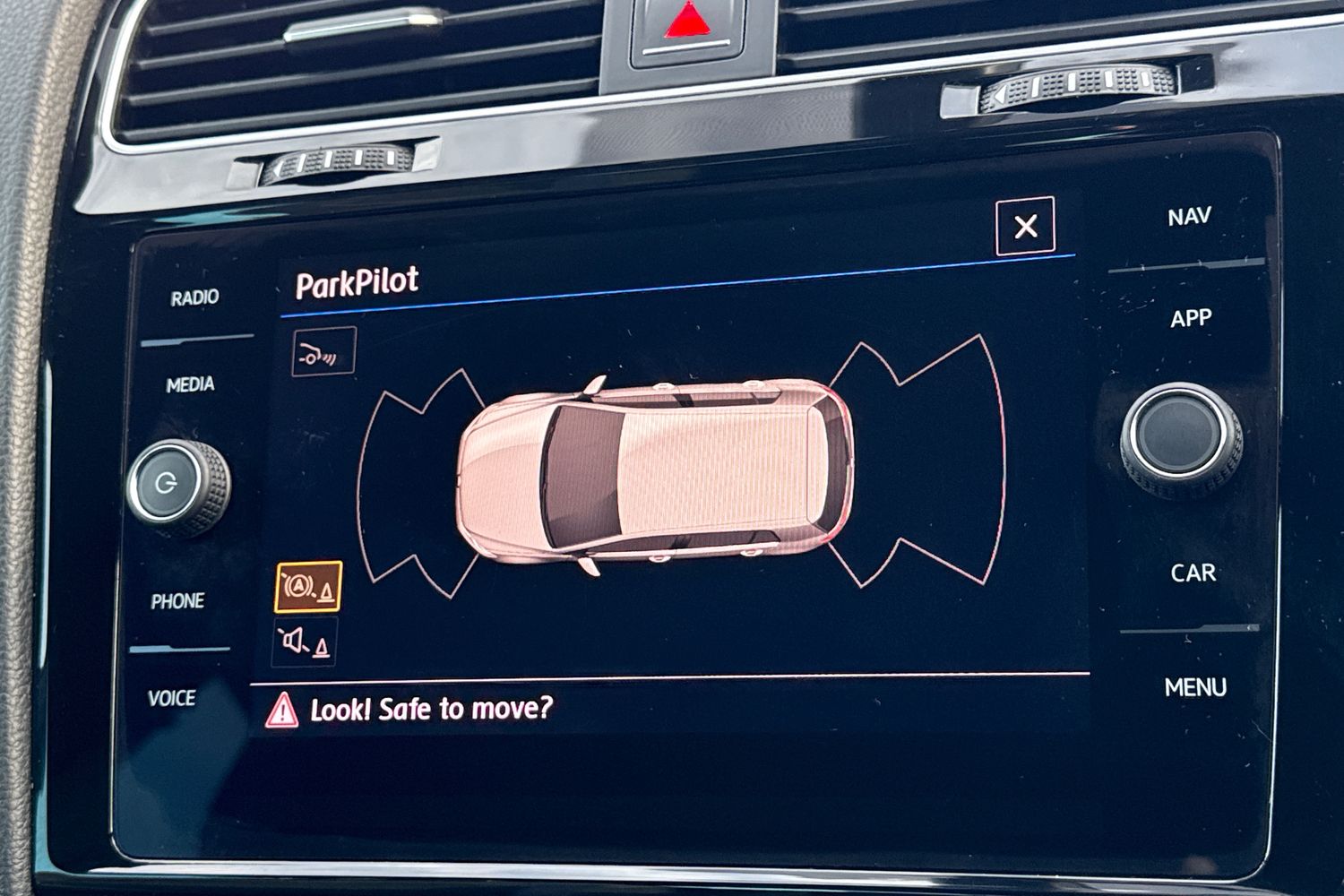The width and height of the screenshot is (1344, 896).
Task: Switch to MEDIA source
Action: coord(190,384)
